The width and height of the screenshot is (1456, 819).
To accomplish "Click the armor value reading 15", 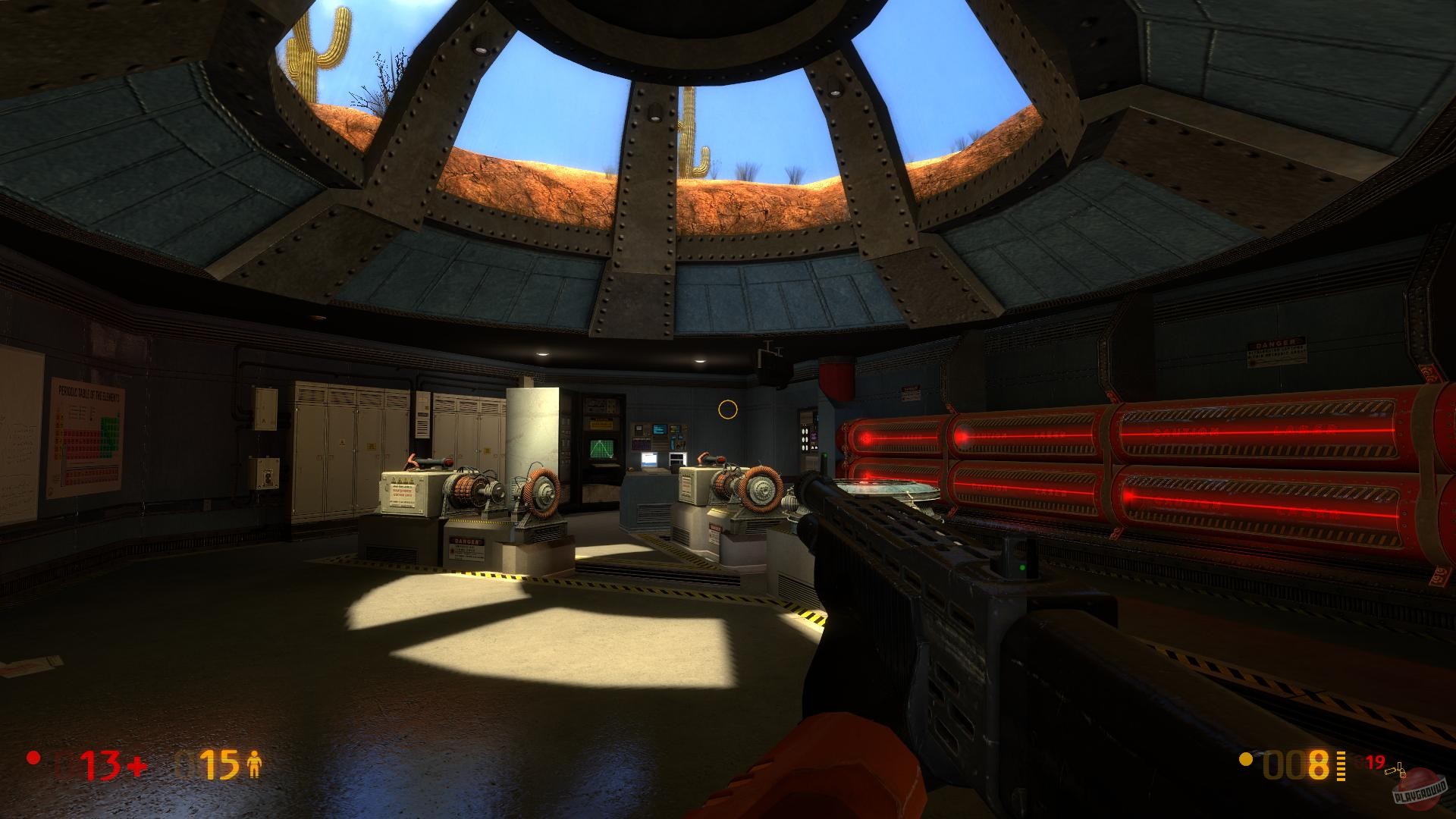I will (x=220, y=764).
